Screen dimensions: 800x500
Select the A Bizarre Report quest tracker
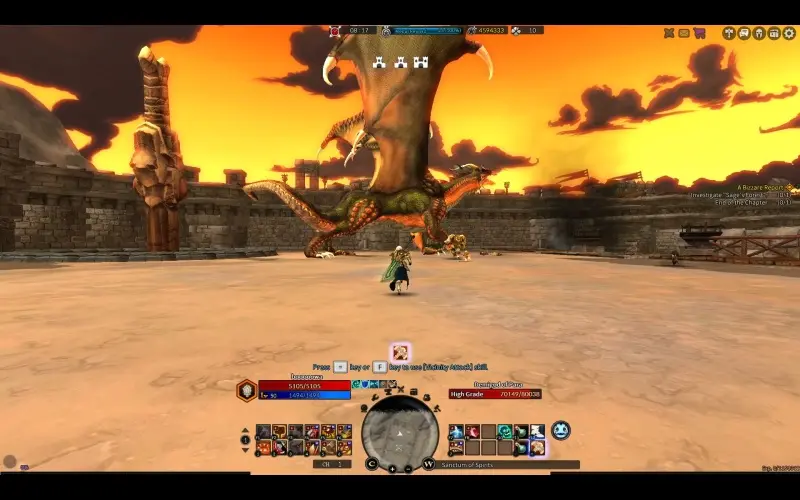(x=762, y=187)
